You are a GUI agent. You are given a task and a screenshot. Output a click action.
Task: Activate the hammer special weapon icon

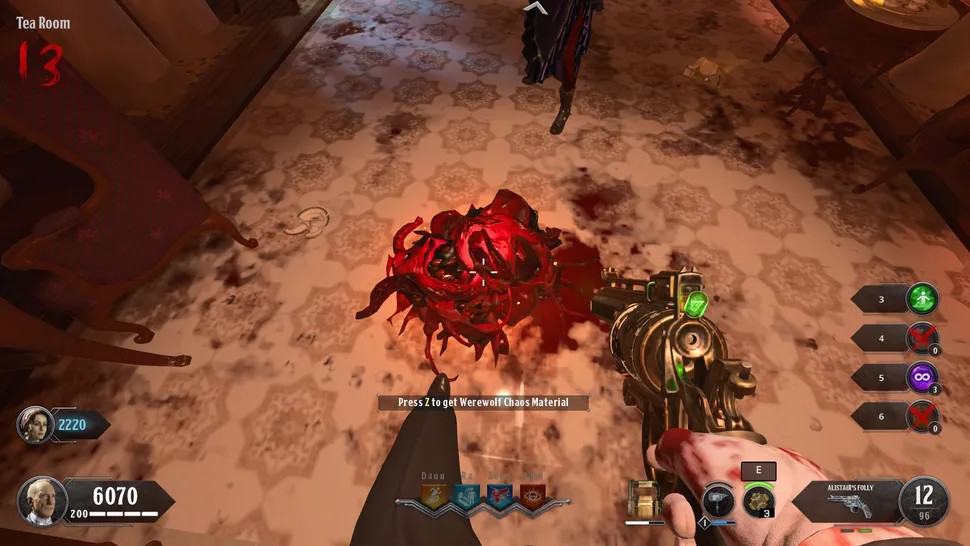coord(716,499)
